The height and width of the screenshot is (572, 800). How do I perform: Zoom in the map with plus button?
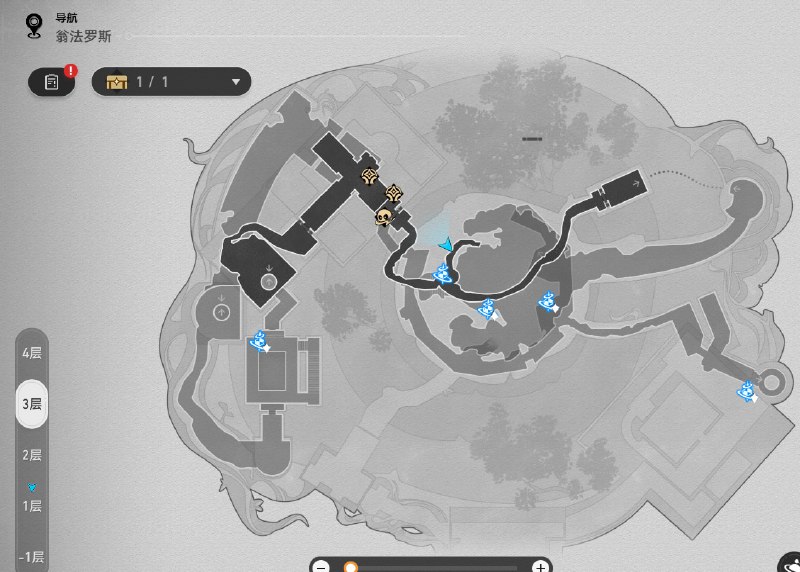540,566
